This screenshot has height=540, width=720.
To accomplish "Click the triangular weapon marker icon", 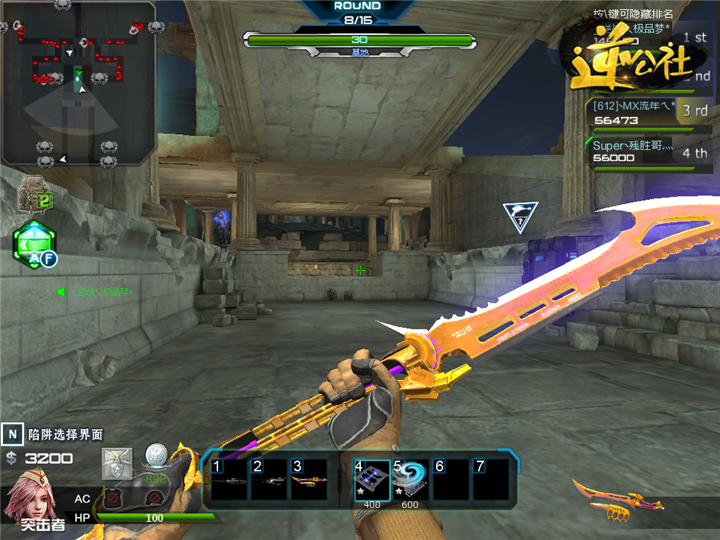I will click(520, 215).
